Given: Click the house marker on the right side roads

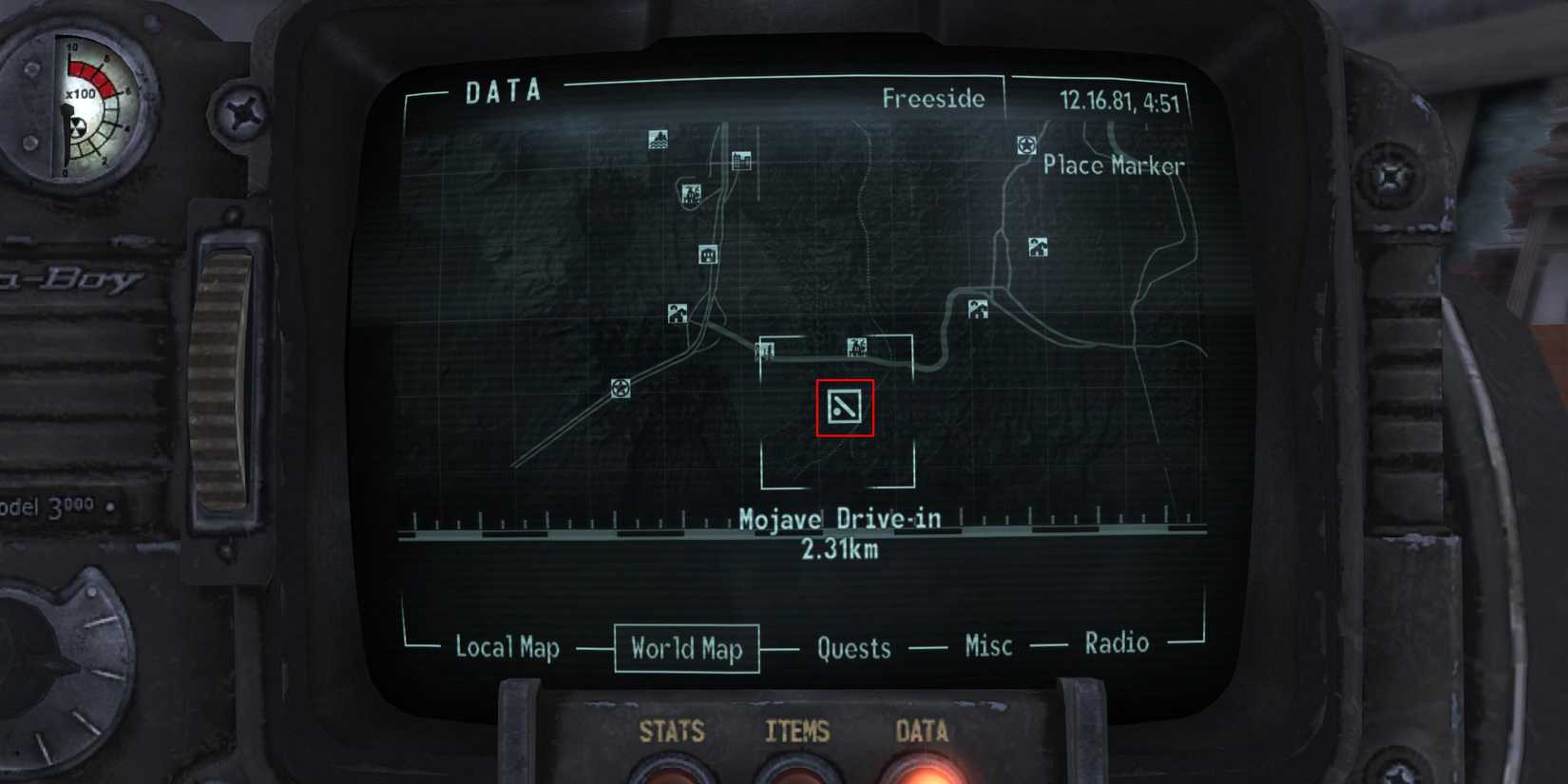Looking at the screenshot, I should coord(1037,246).
